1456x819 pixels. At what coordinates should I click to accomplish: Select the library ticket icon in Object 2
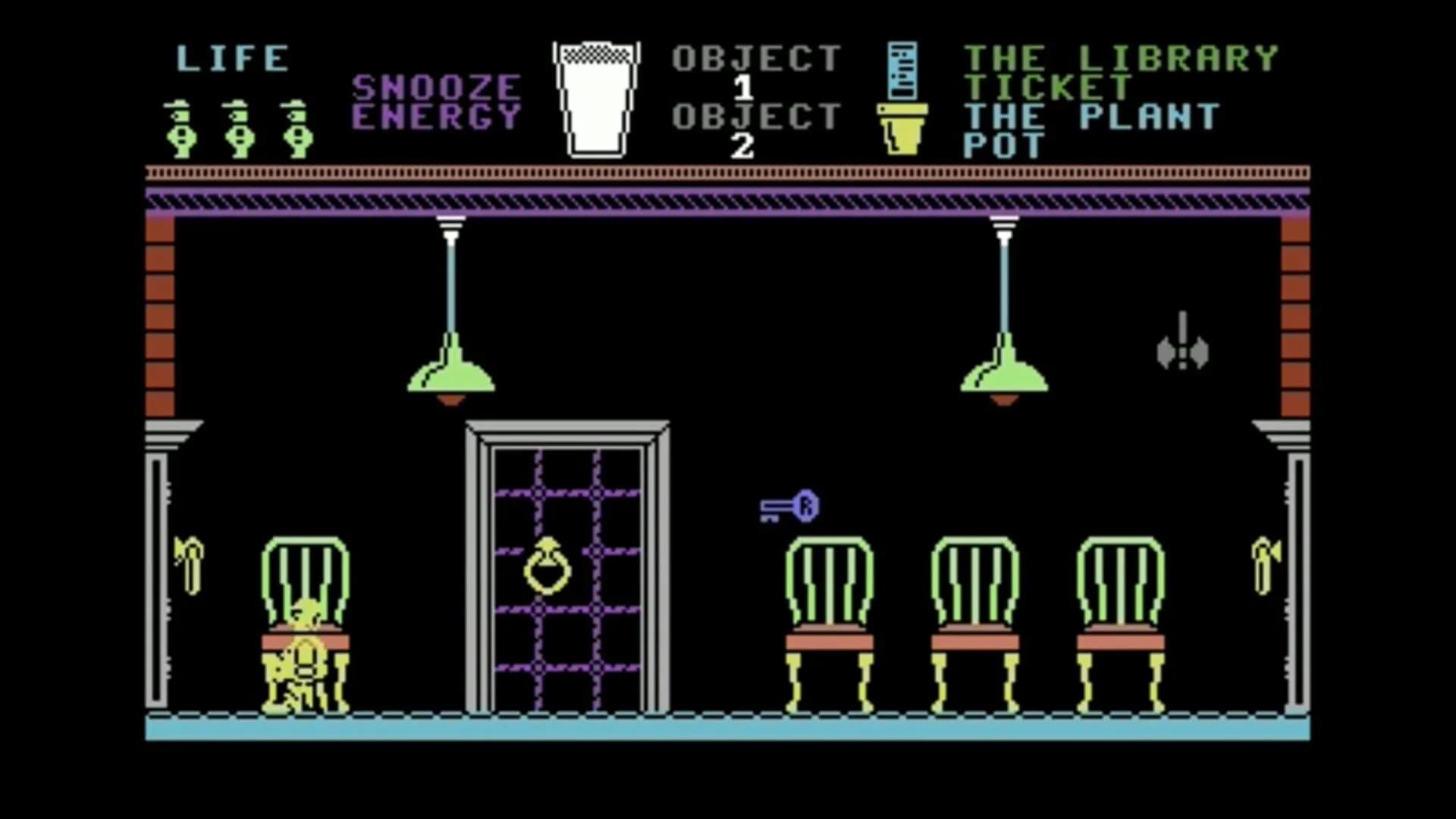pyautogui.click(x=904, y=72)
